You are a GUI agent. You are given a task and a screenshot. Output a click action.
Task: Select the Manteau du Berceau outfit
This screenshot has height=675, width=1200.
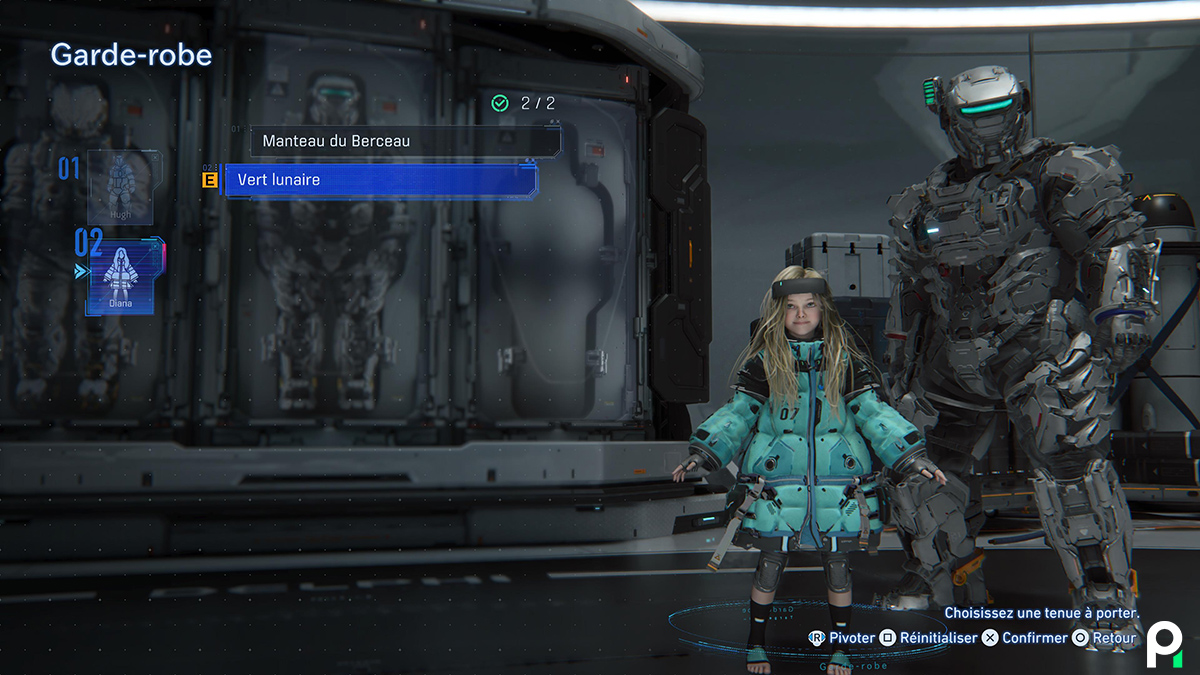(x=404, y=141)
